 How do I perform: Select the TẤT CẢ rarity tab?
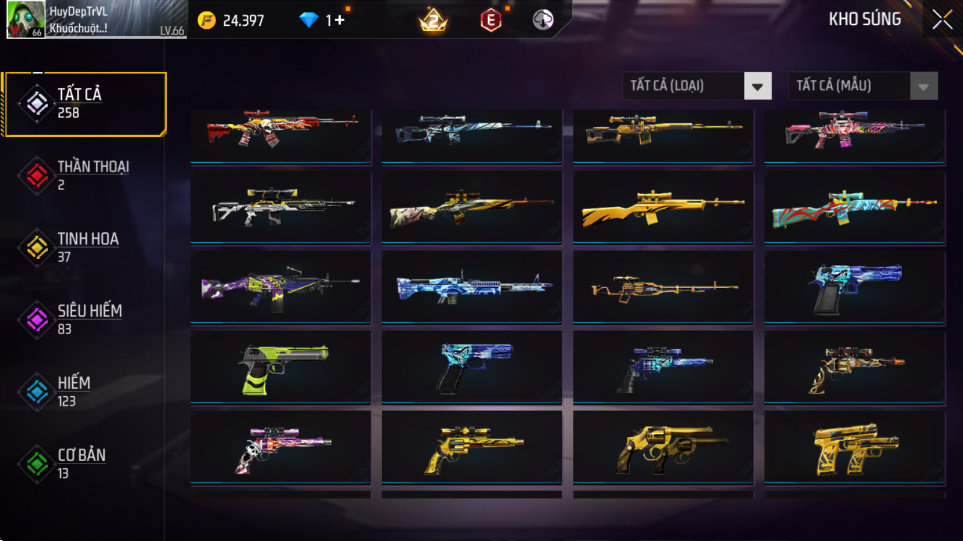click(x=85, y=103)
